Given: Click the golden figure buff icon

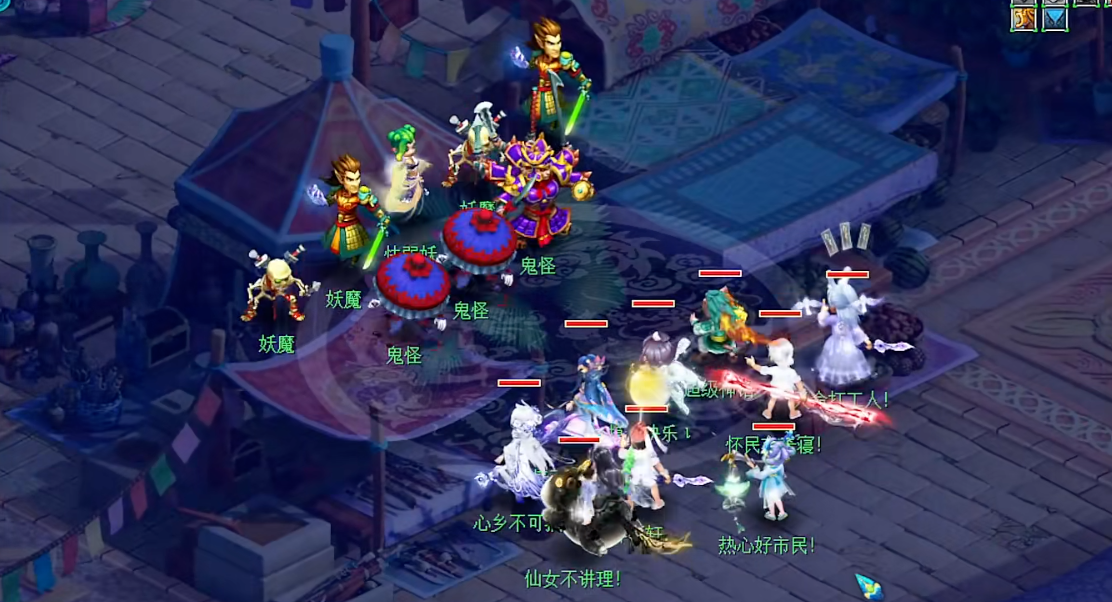Looking at the screenshot, I should (x=1023, y=20).
